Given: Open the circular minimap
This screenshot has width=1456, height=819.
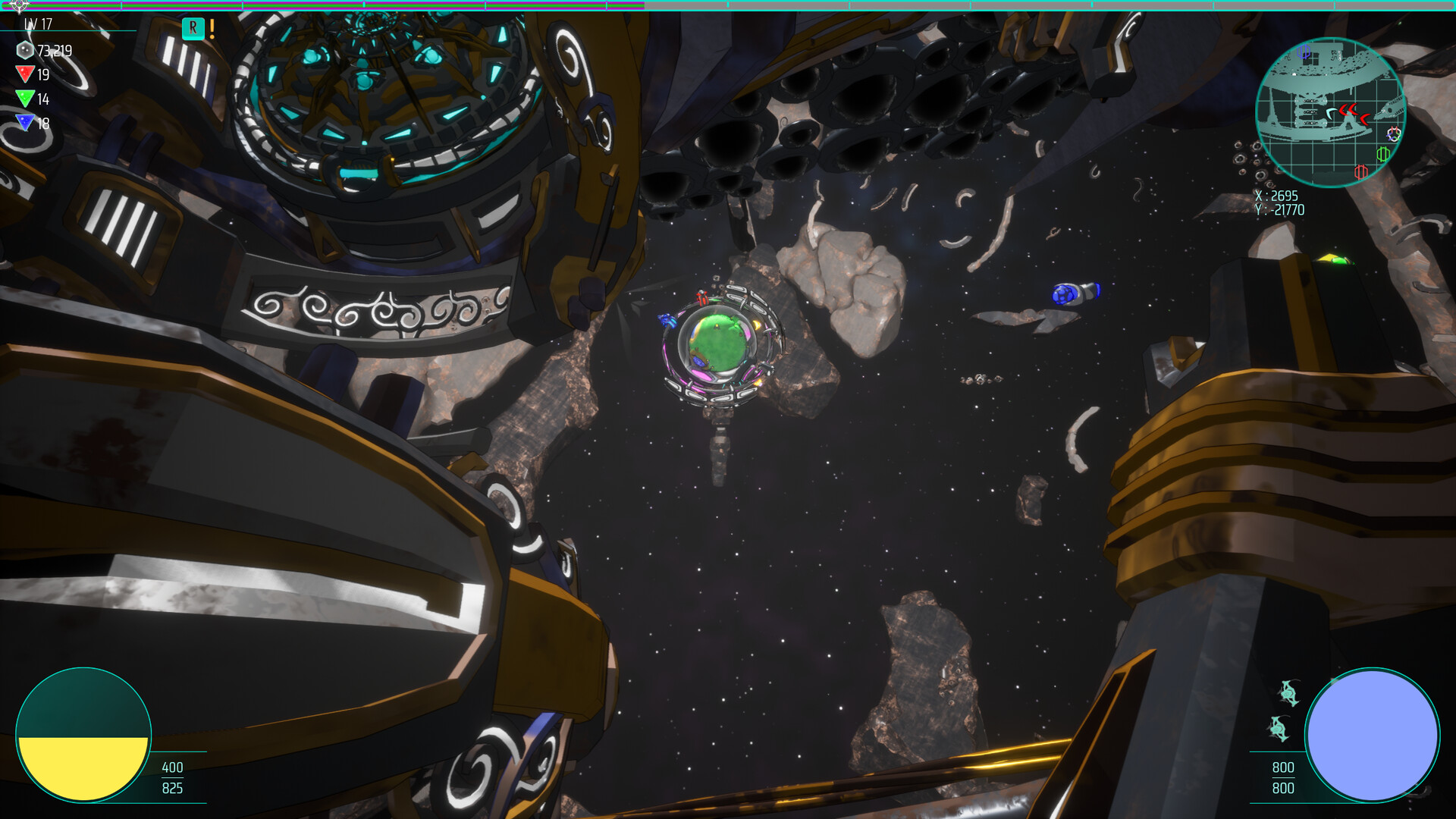Looking at the screenshot, I should click(x=1330, y=111).
